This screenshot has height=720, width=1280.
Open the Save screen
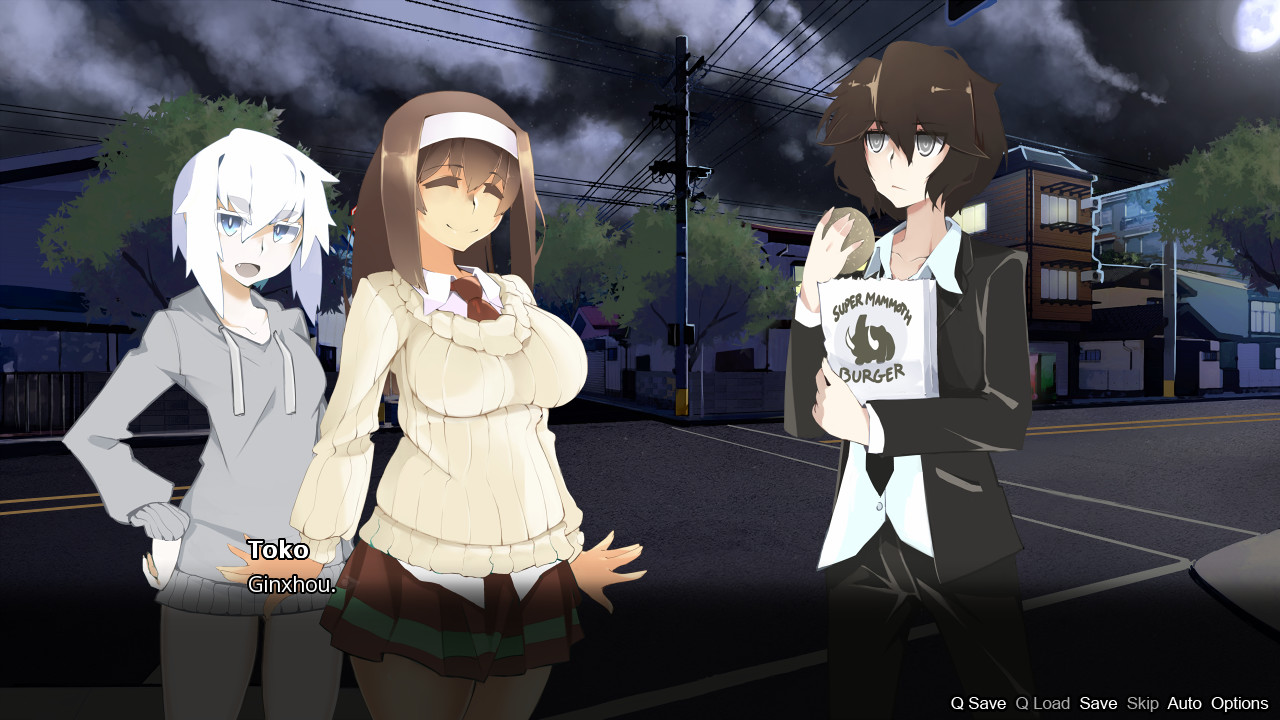pos(1099,703)
